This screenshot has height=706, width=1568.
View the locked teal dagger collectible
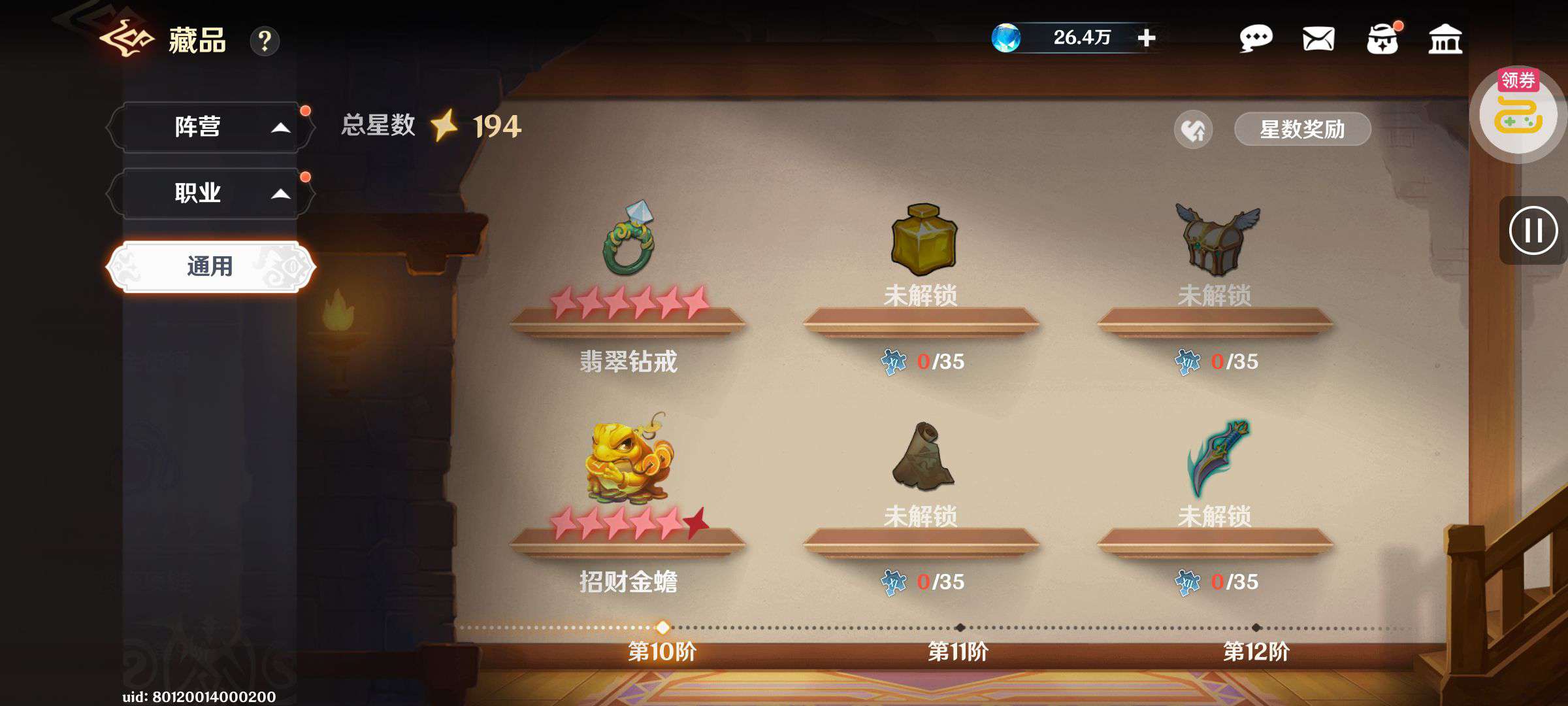(1217, 458)
